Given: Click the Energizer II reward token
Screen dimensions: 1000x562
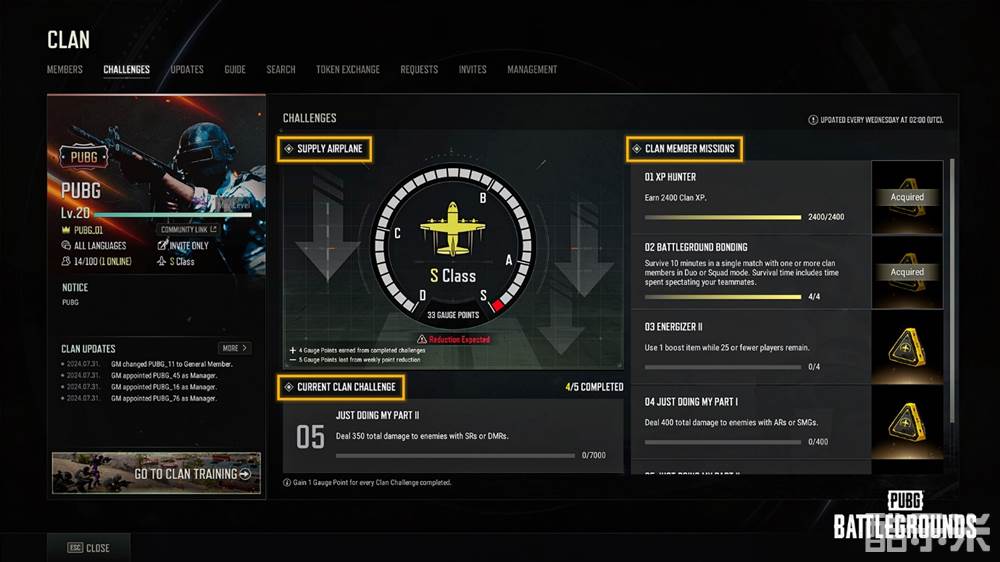Looking at the screenshot, I should pyautogui.click(x=907, y=346).
